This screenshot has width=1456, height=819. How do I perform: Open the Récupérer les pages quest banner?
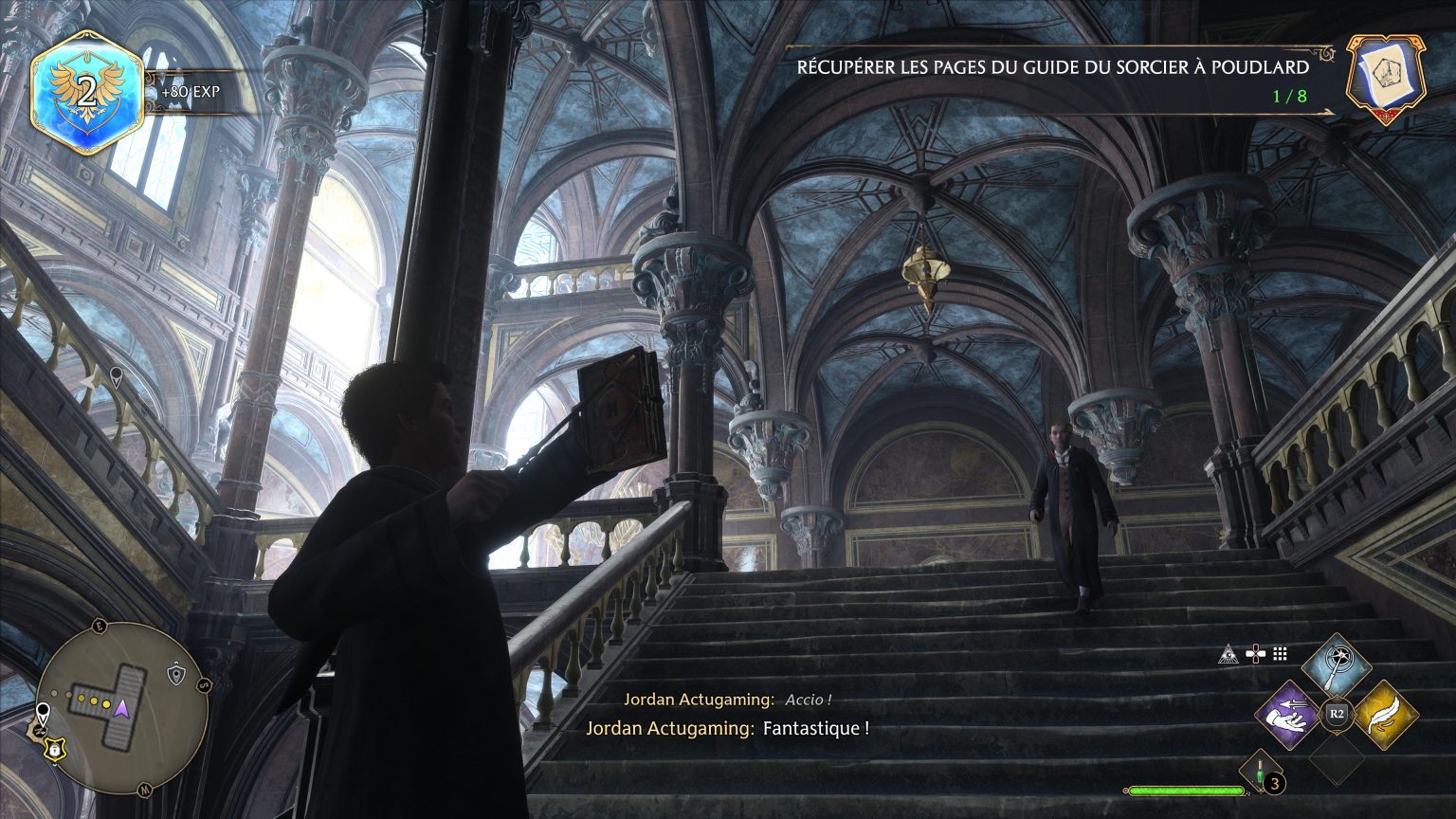(x=1052, y=68)
